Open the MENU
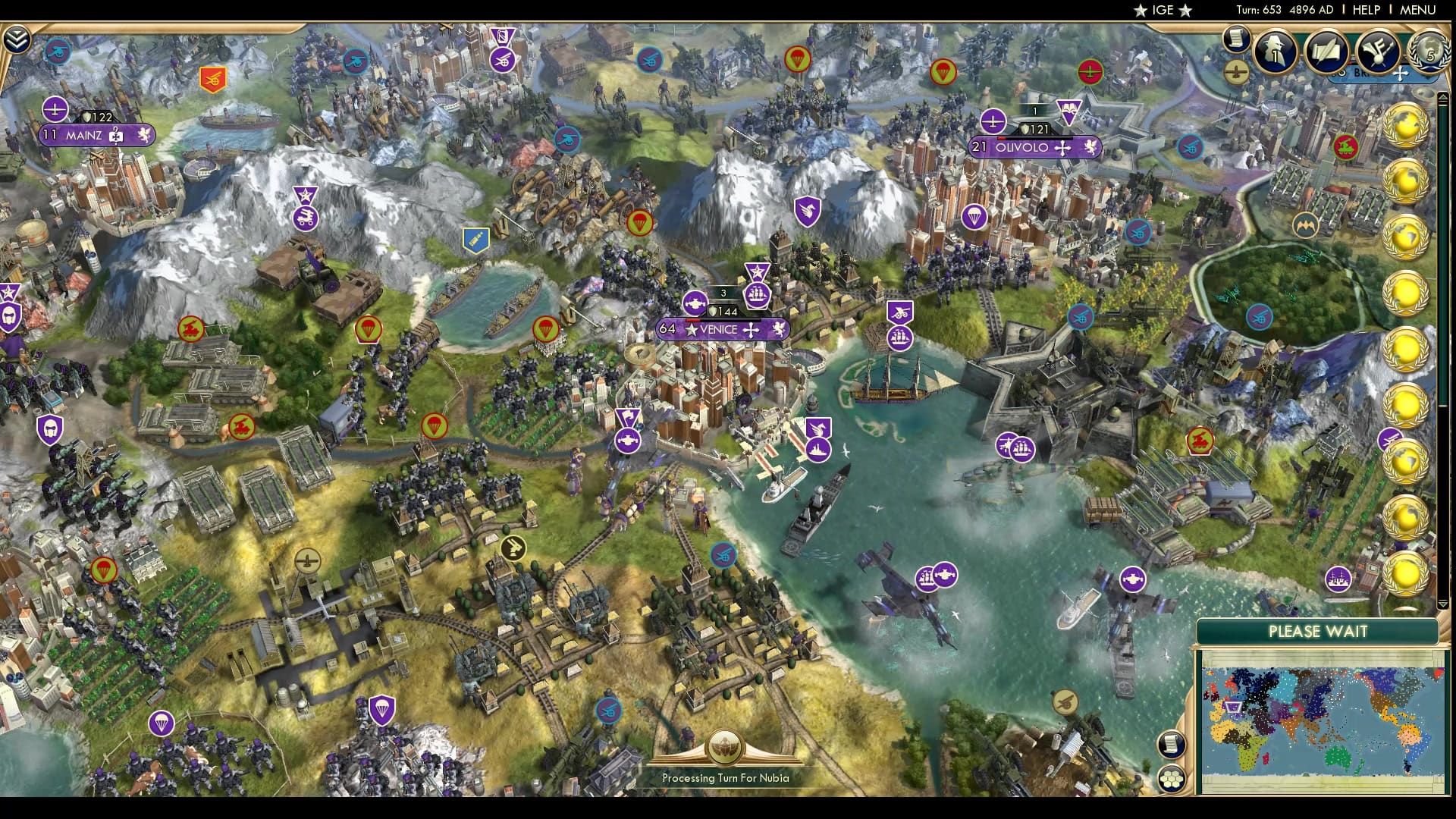1456x819 pixels. coord(1423,10)
